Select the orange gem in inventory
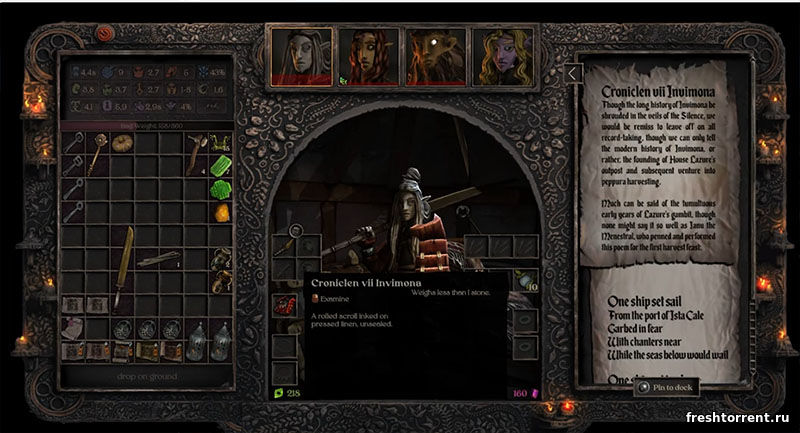This screenshot has height=433, width=800. click(x=222, y=212)
